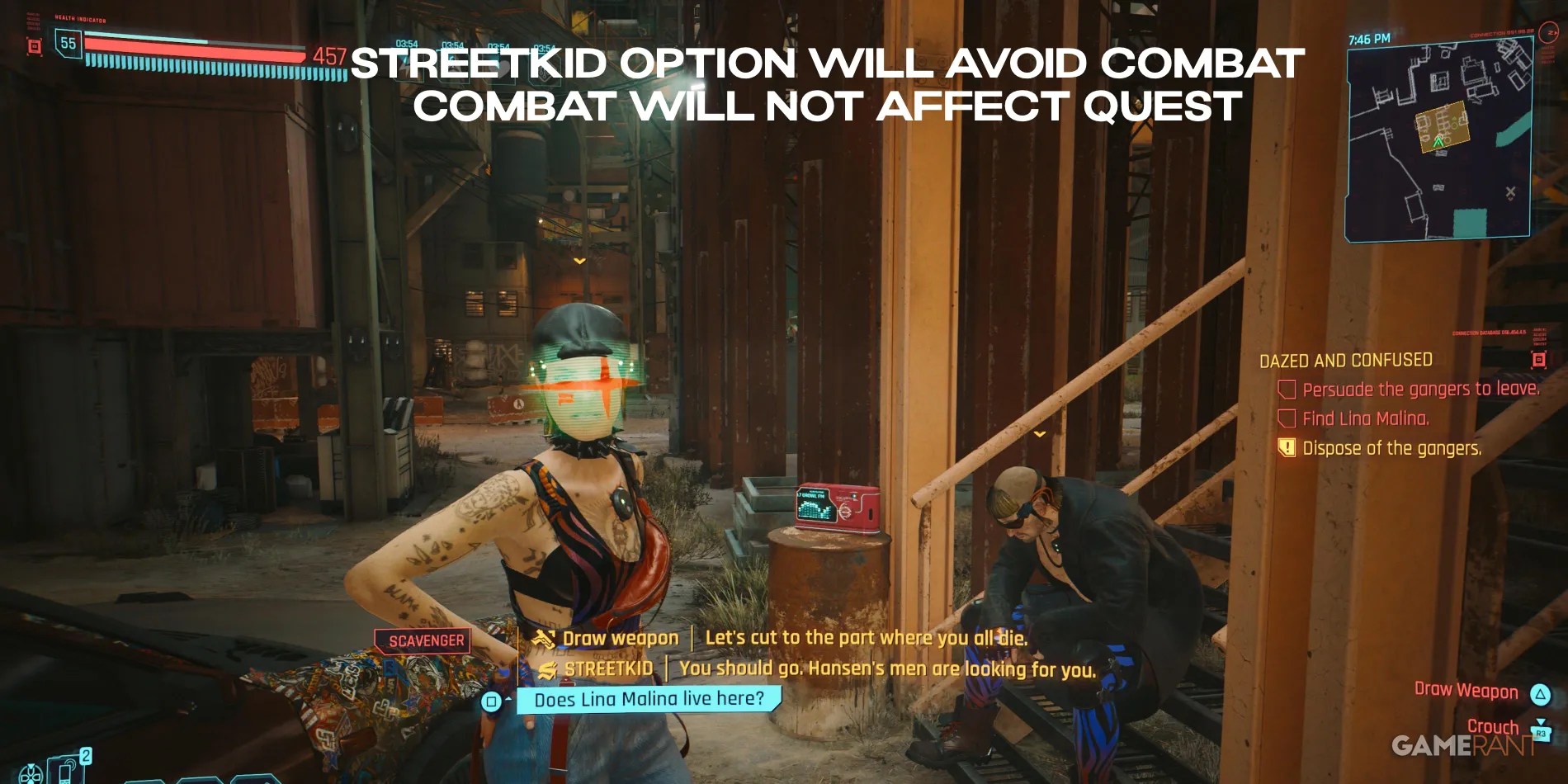Select "Dispose of the gangers" optional objective
The height and width of the screenshot is (784, 1568).
click(x=1391, y=449)
